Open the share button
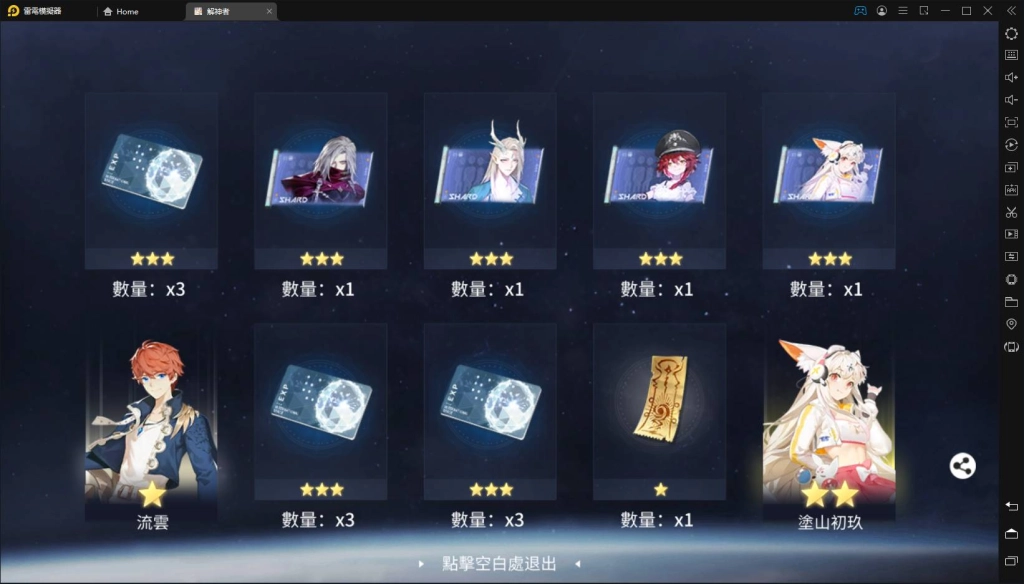1024x584 pixels. (x=962, y=466)
